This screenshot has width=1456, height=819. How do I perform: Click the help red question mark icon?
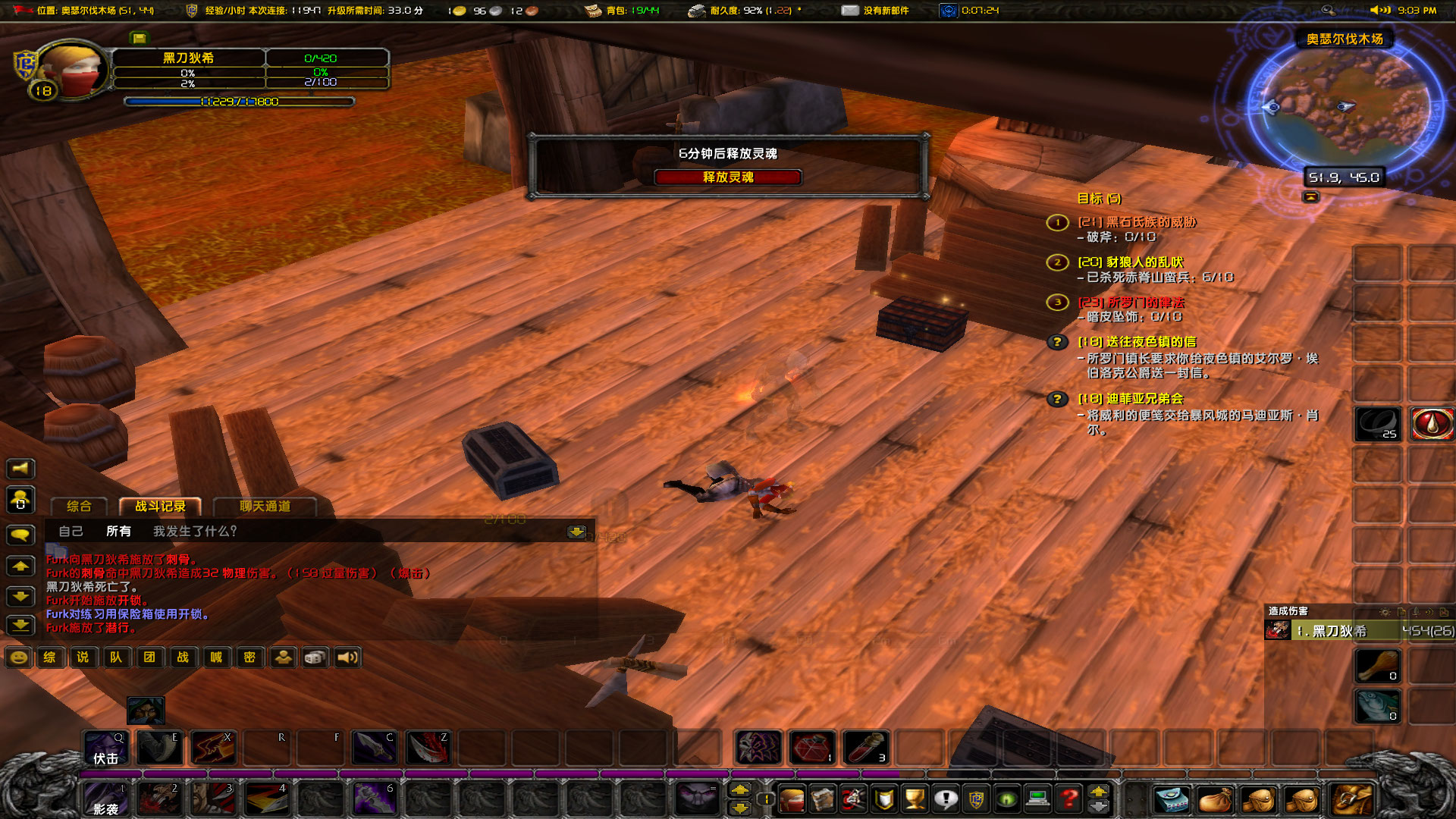click(x=1068, y=799)
